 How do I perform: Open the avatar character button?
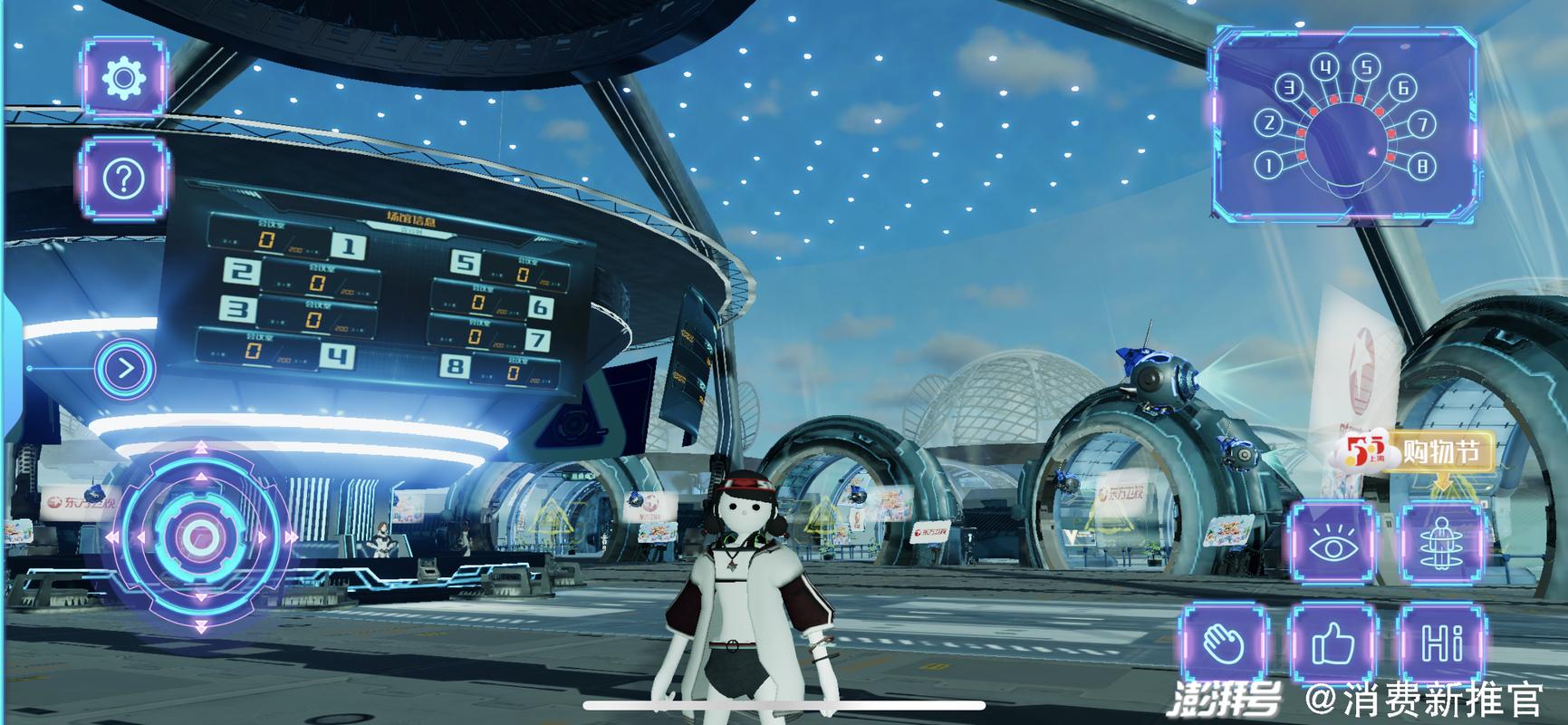(x=1443, y=544)
